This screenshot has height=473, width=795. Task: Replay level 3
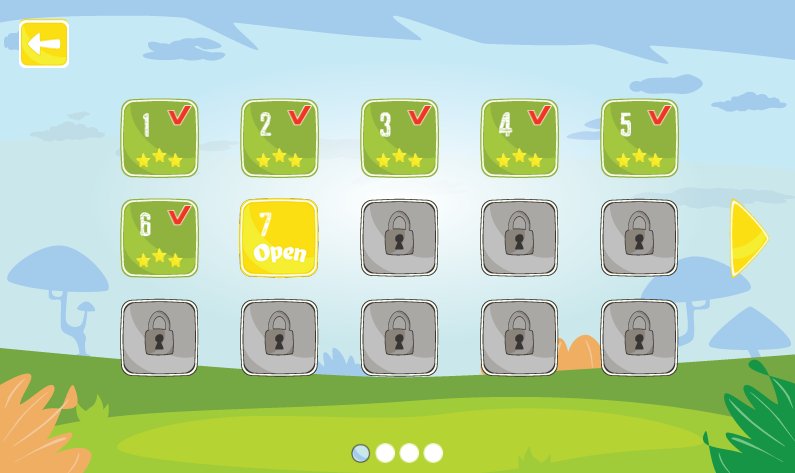pyautogui.click(x=399, y=138)
